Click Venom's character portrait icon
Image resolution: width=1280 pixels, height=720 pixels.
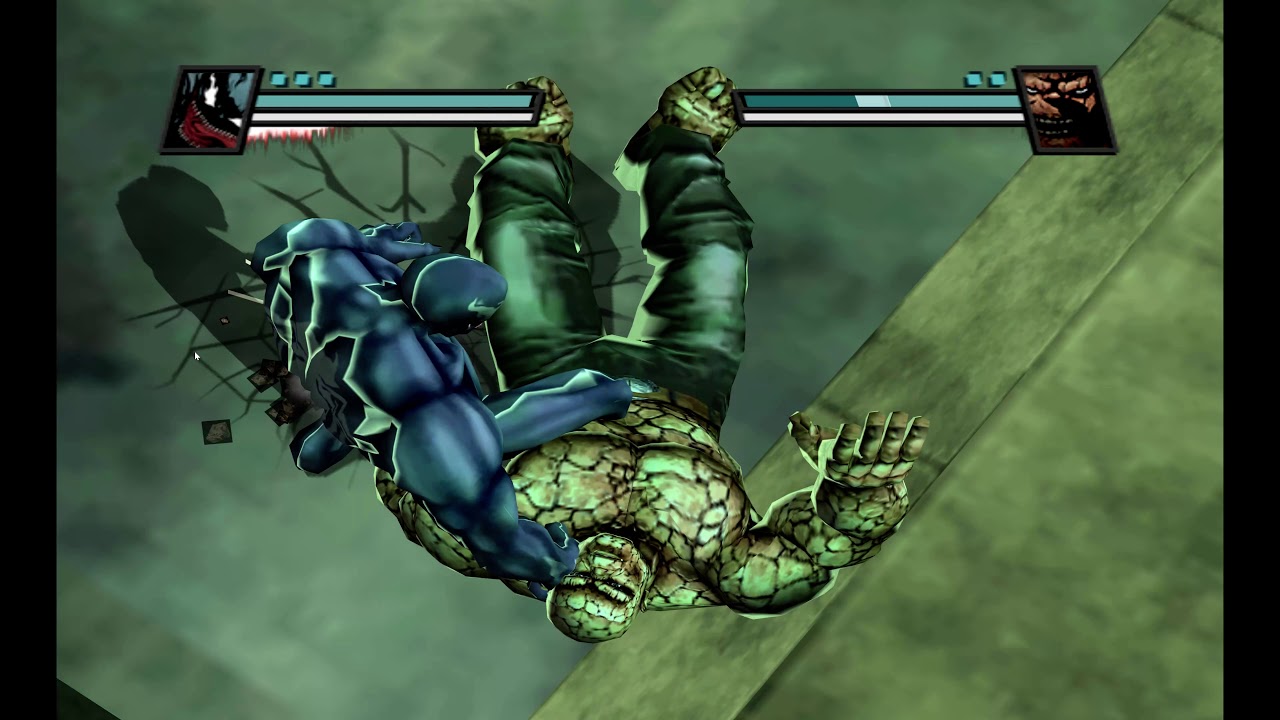point(210,110)
